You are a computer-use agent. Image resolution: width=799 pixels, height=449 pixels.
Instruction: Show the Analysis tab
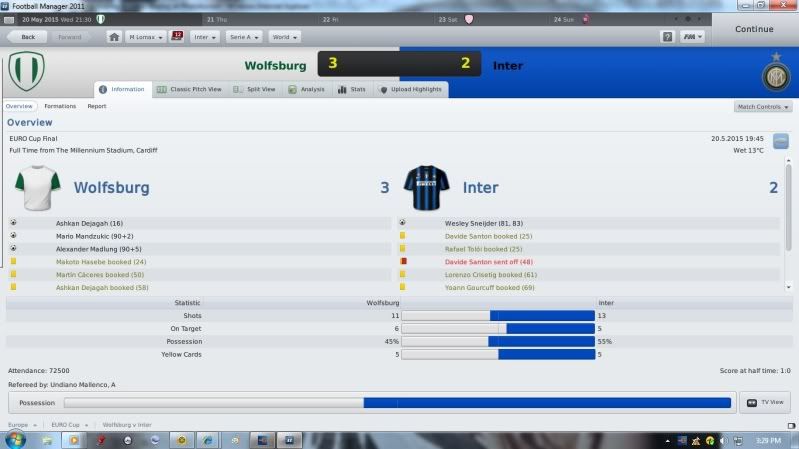[x=307, y=89]
